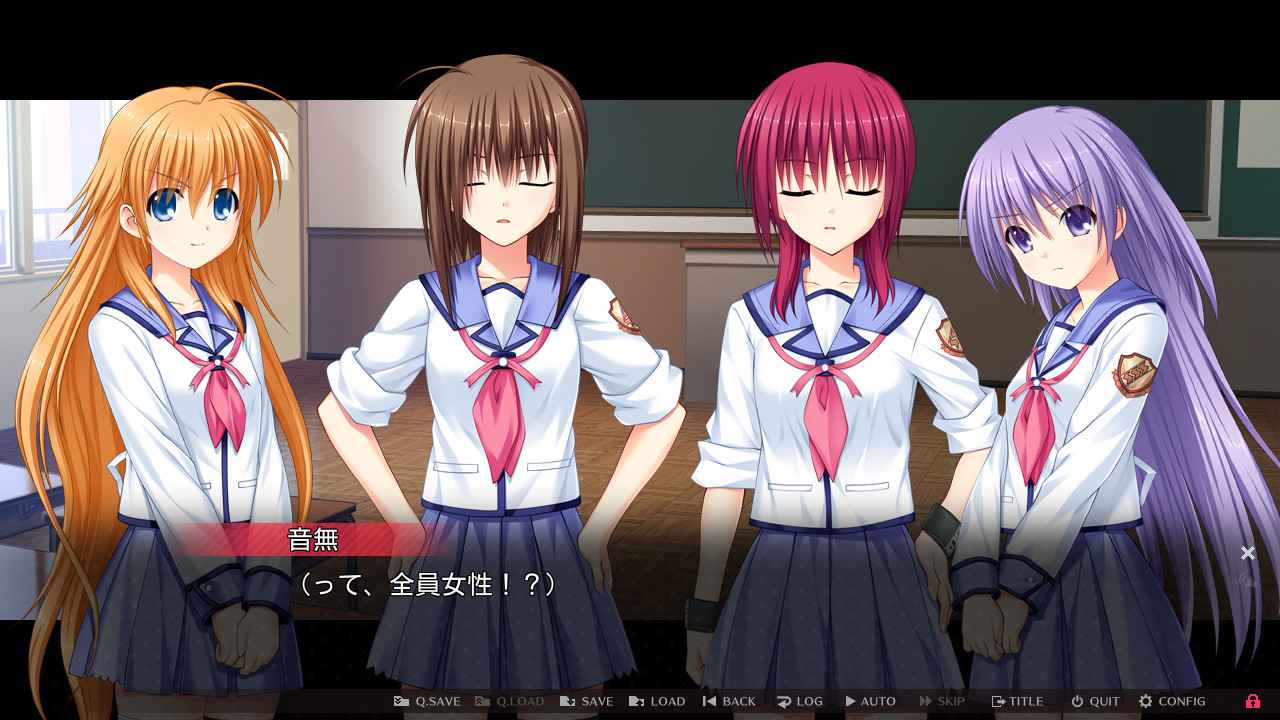Screen dimensions: 1280x720
Task: Select QUIT from the bottom menu bar
Action: [x=1095, y=701]
